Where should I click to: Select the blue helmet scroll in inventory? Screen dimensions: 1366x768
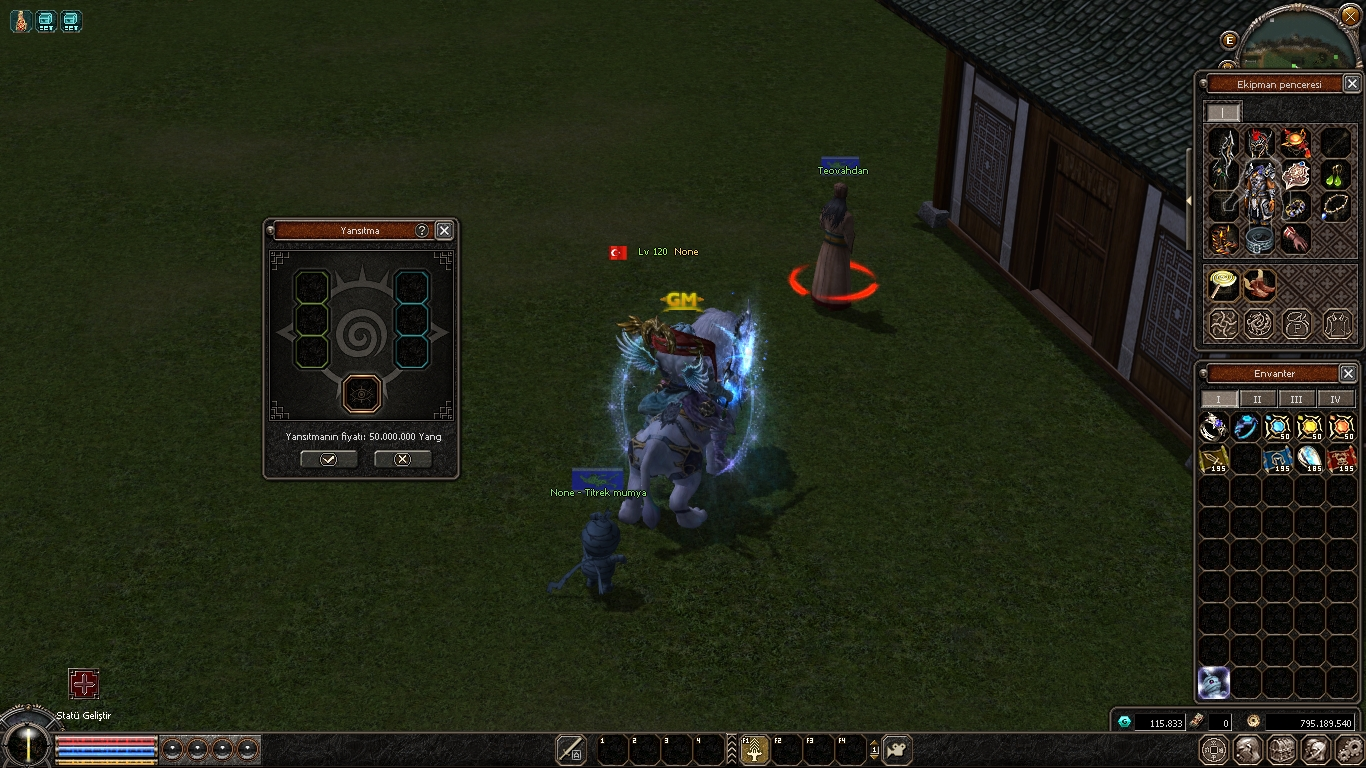(1277, 459)
